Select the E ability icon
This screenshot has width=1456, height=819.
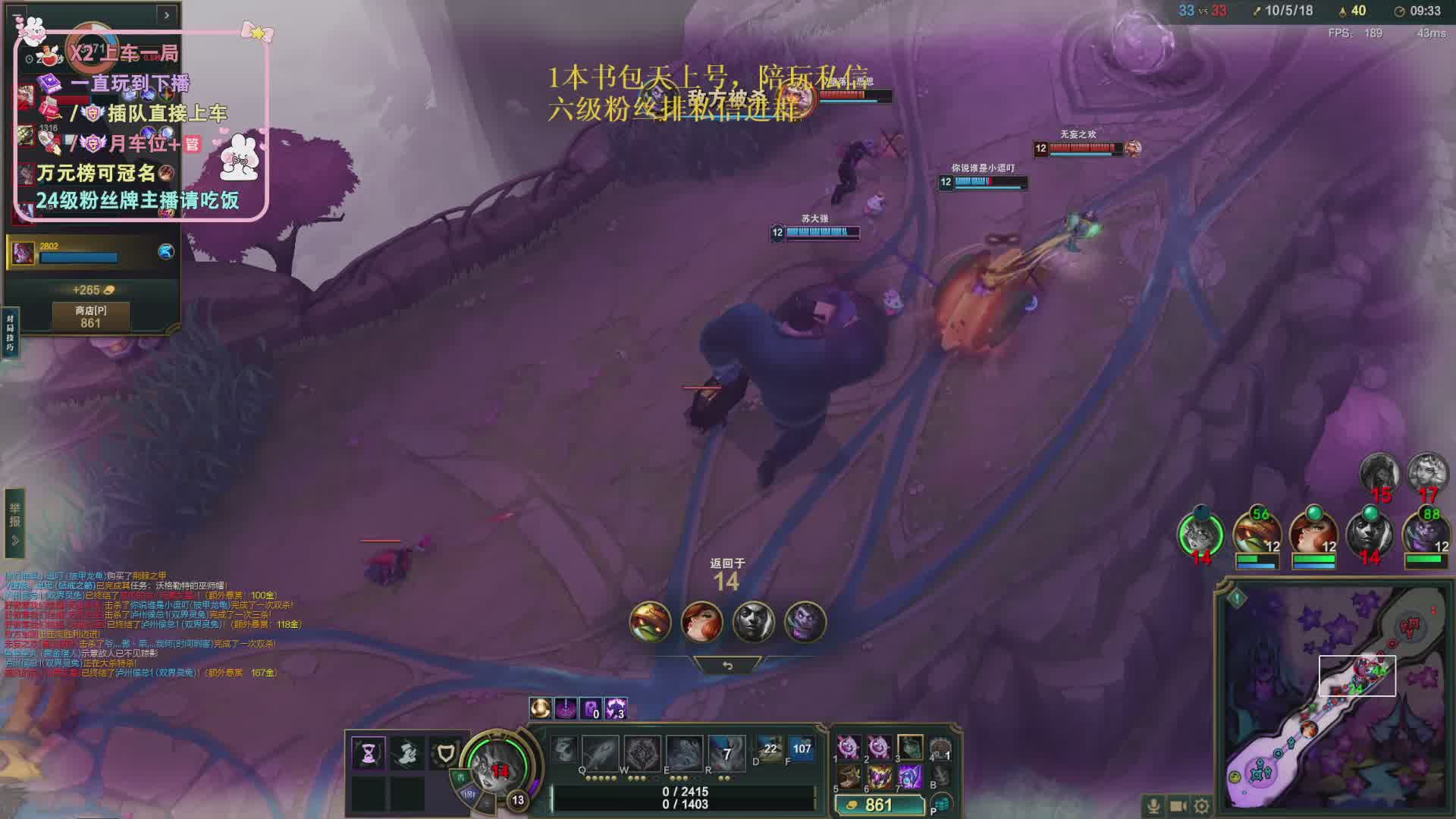pyautogui.click(x=684, y=752)
